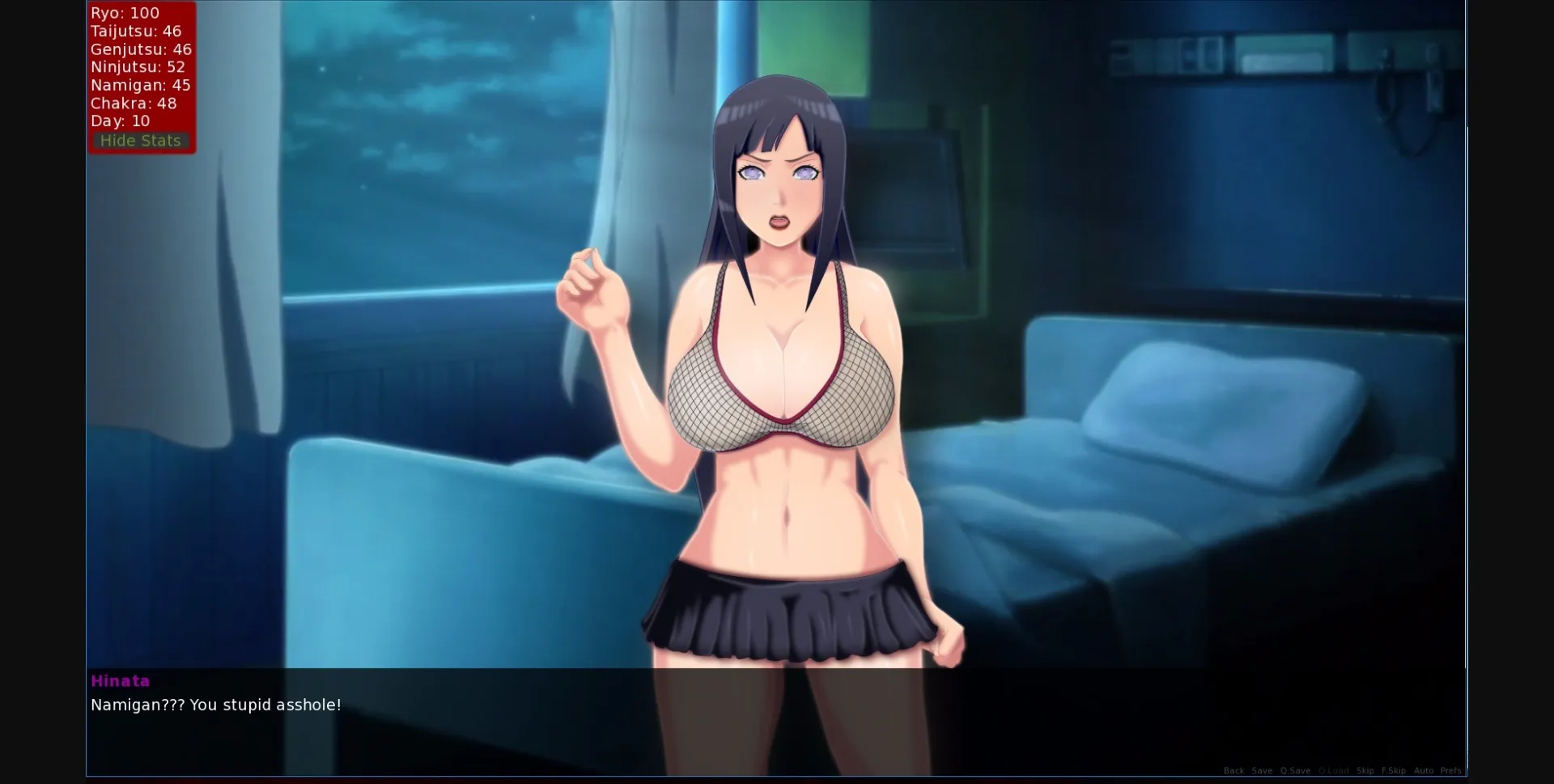Hide the stats panel using Hide Stats
This screenshot has width=1554, height=784.
point(140,140)
